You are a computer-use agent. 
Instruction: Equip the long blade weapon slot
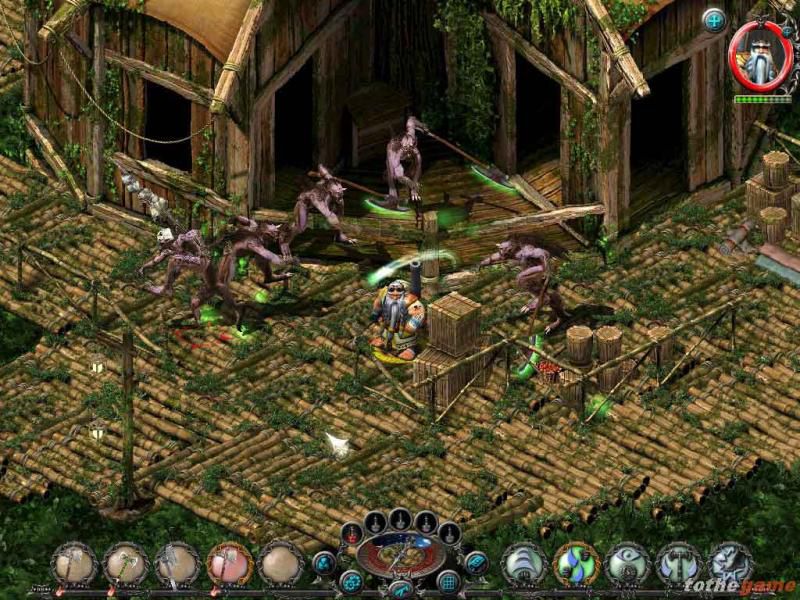[178, 563]
